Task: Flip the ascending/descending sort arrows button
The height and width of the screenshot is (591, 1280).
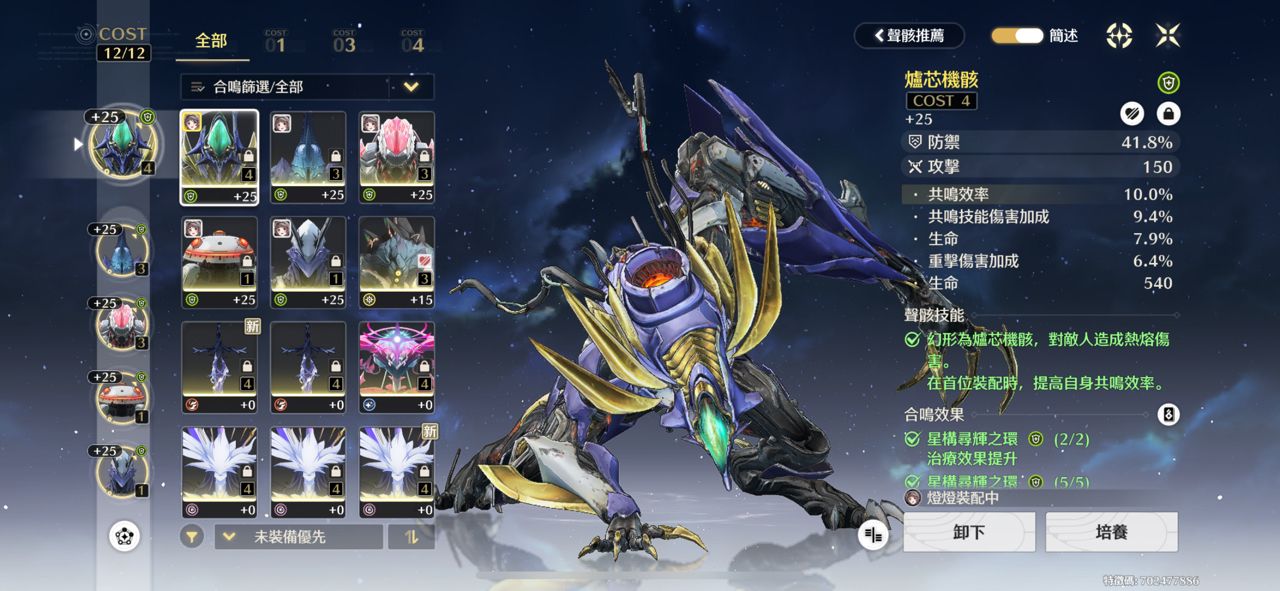Action: [411, 537]
